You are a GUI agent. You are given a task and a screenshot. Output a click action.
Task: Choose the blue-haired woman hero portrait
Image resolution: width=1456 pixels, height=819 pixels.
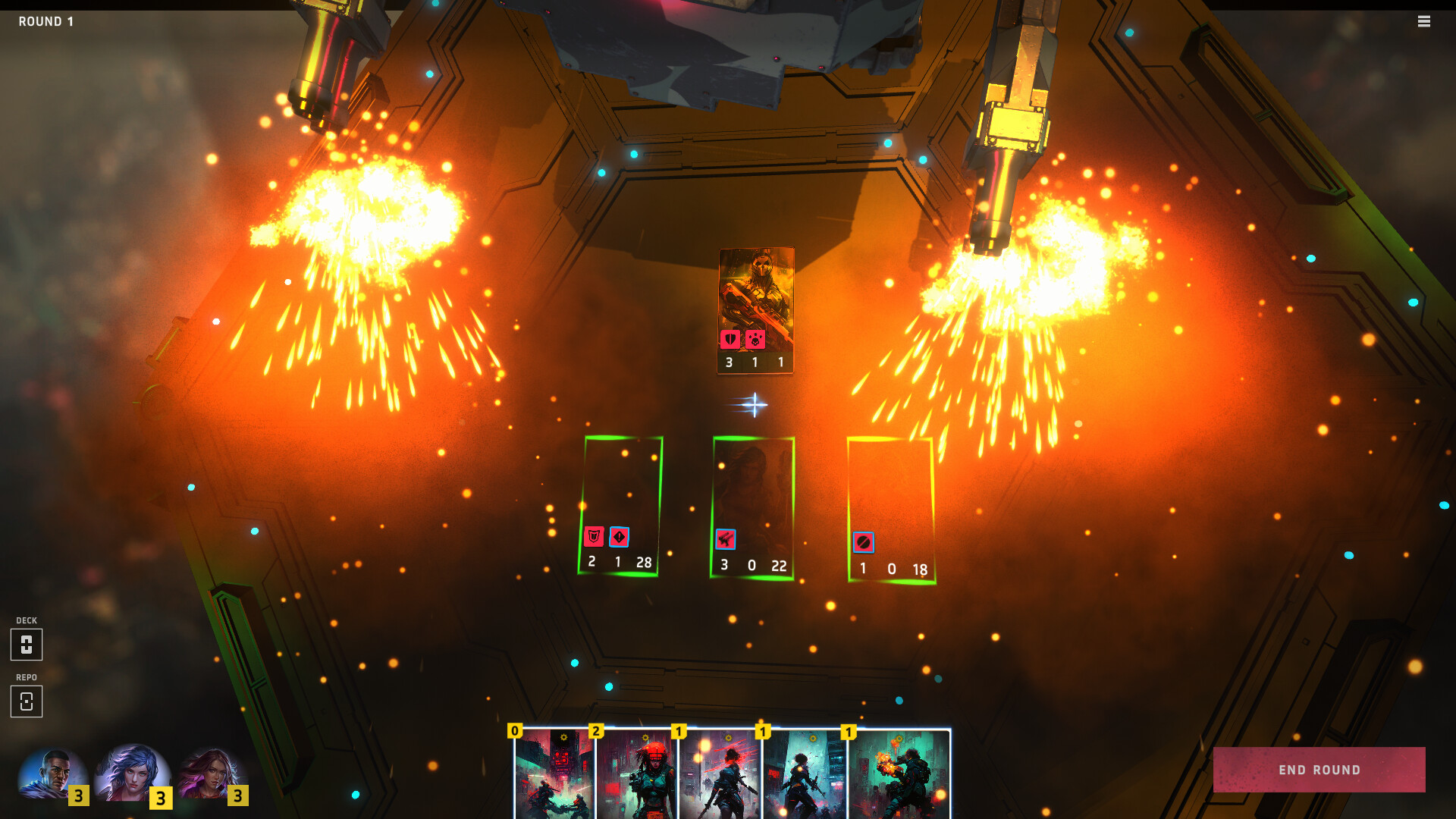click(133, 773)
